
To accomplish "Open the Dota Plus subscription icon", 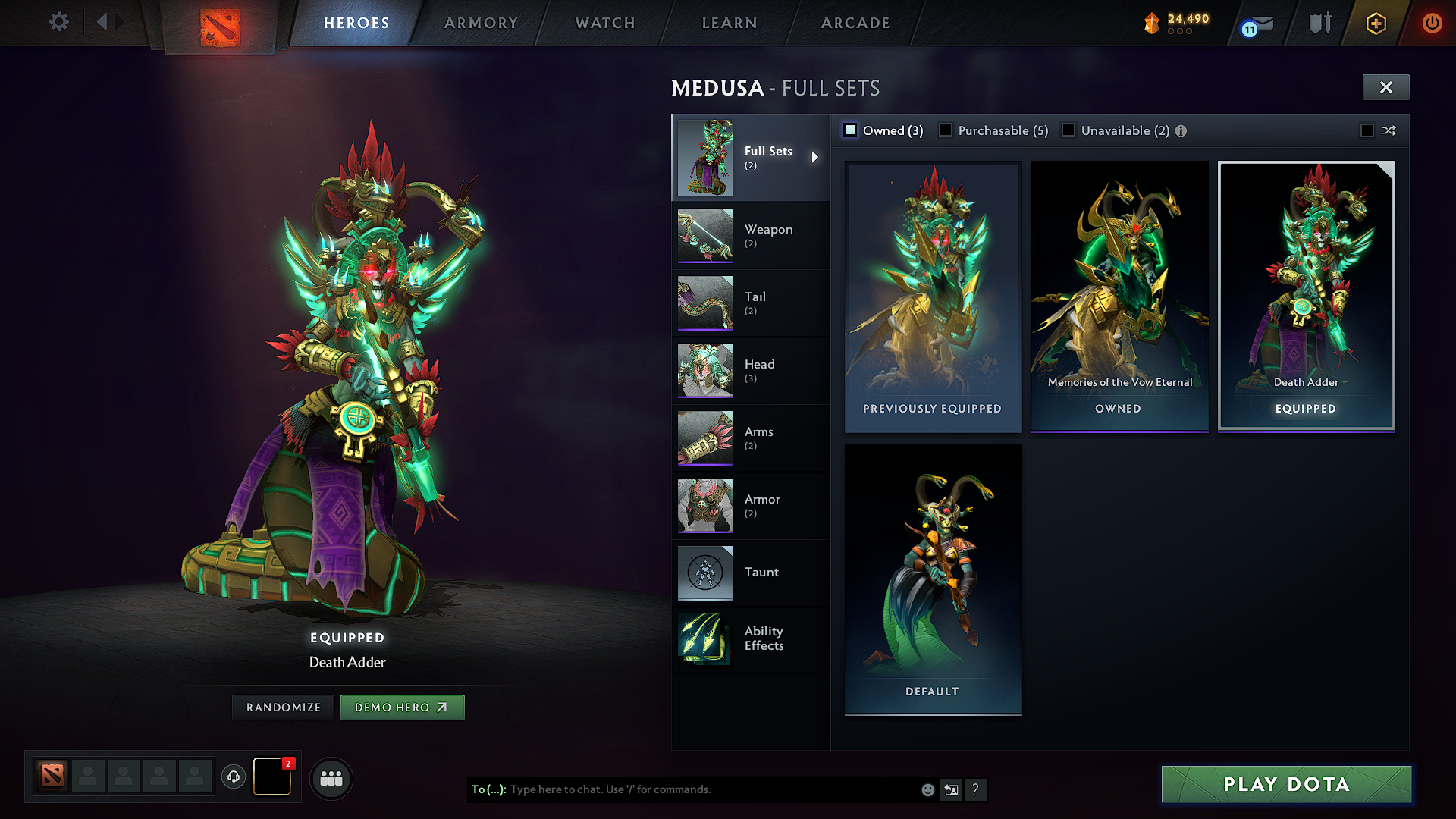I will [1375, 23].
